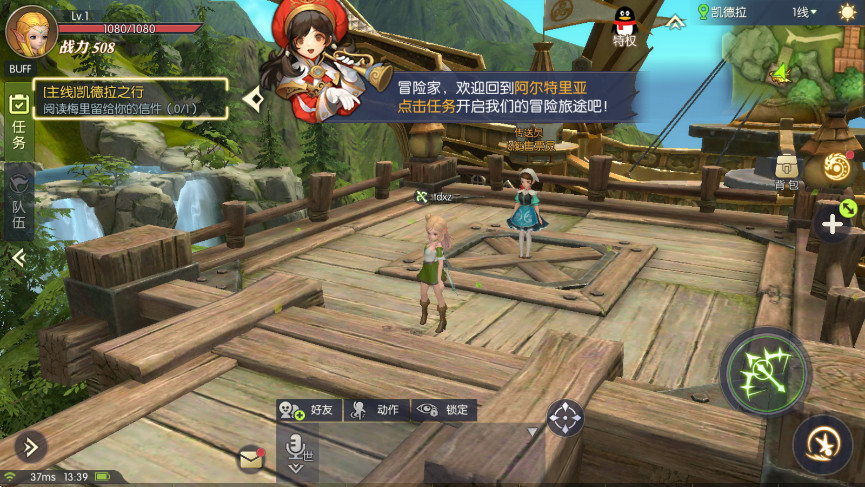Open the 1线 channel line dropdown
The width and height of the screenshot is (865, 487).
(804, 12)
